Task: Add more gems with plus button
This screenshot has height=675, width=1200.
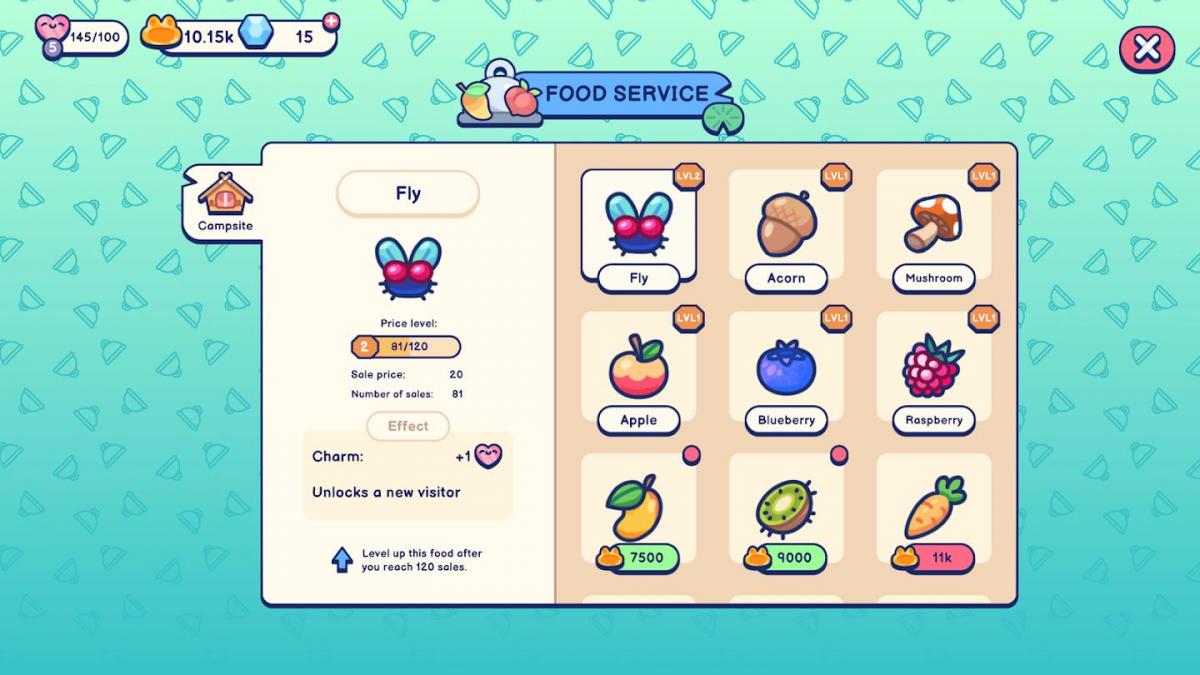Action: [331, 22]
